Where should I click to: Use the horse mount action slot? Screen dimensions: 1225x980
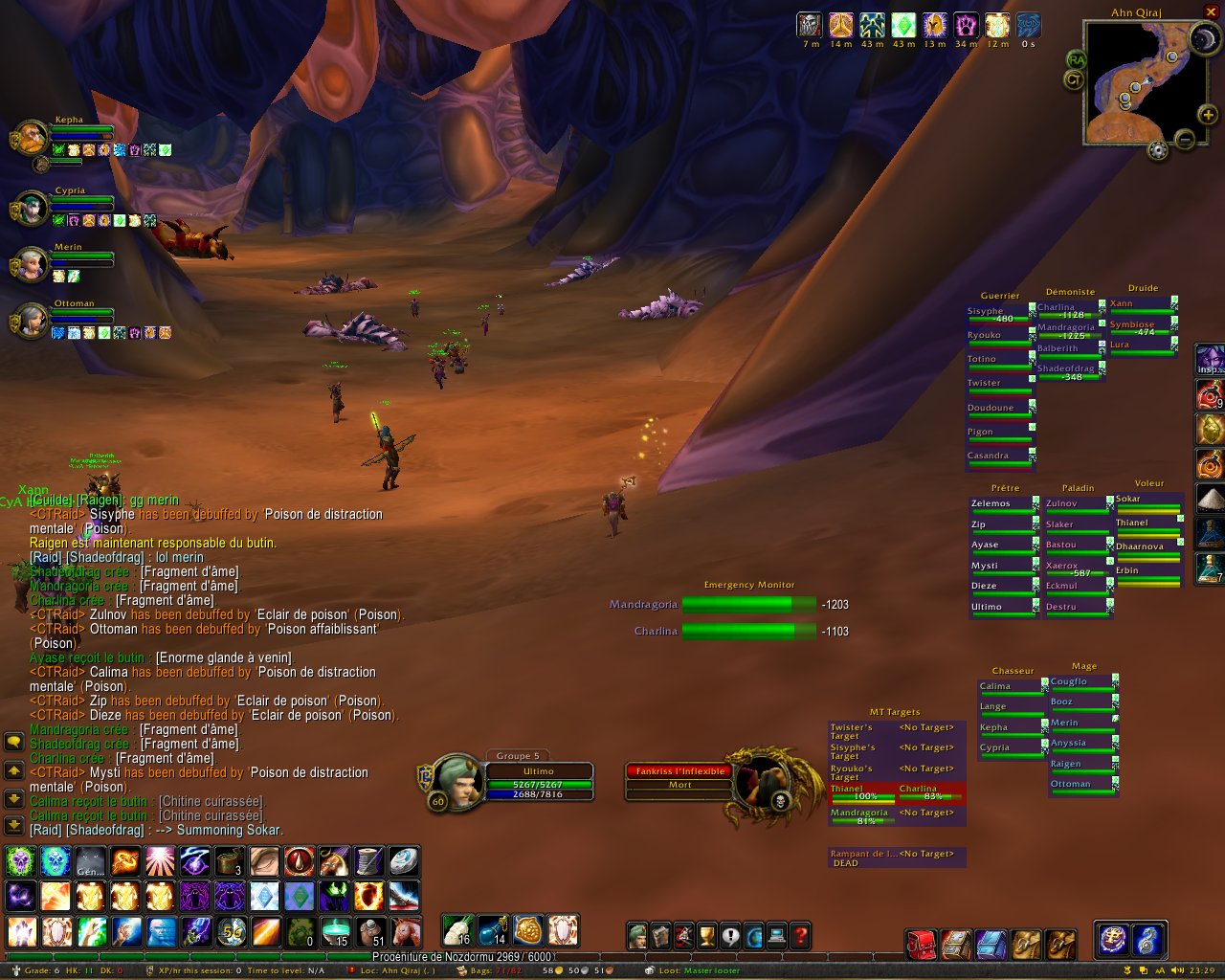406,932
